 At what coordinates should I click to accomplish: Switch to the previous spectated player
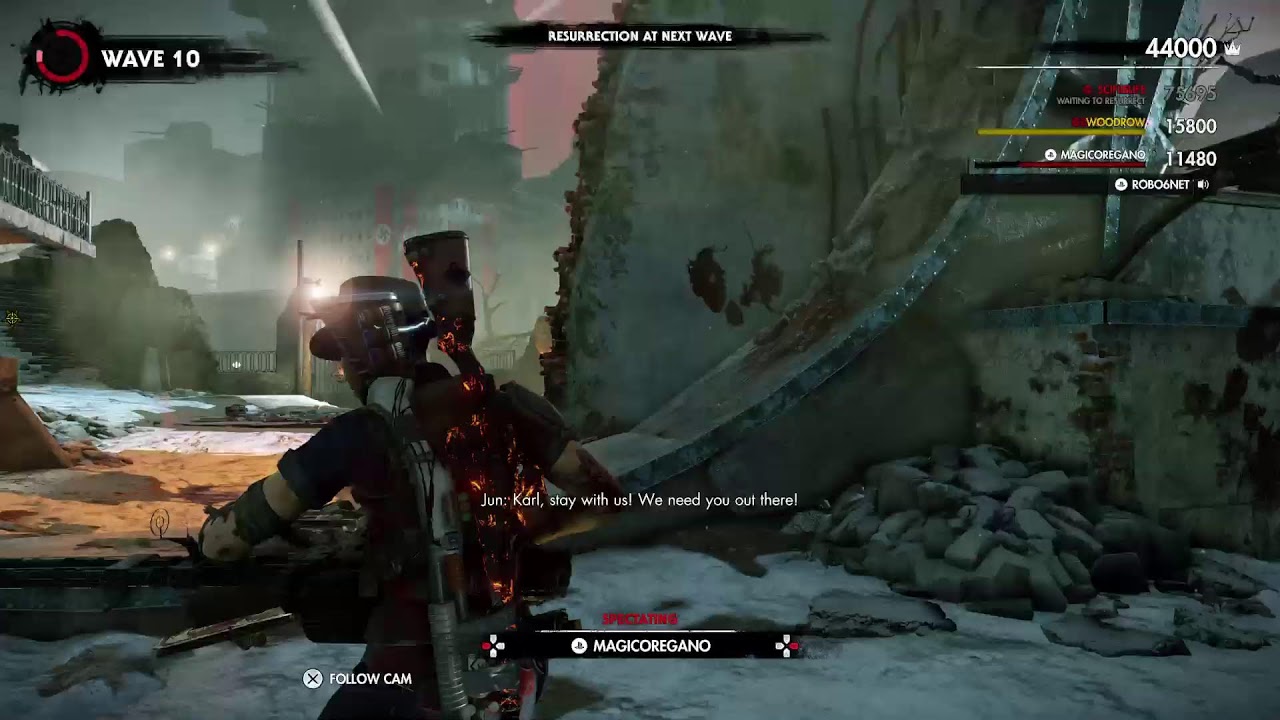click(493, 646)
